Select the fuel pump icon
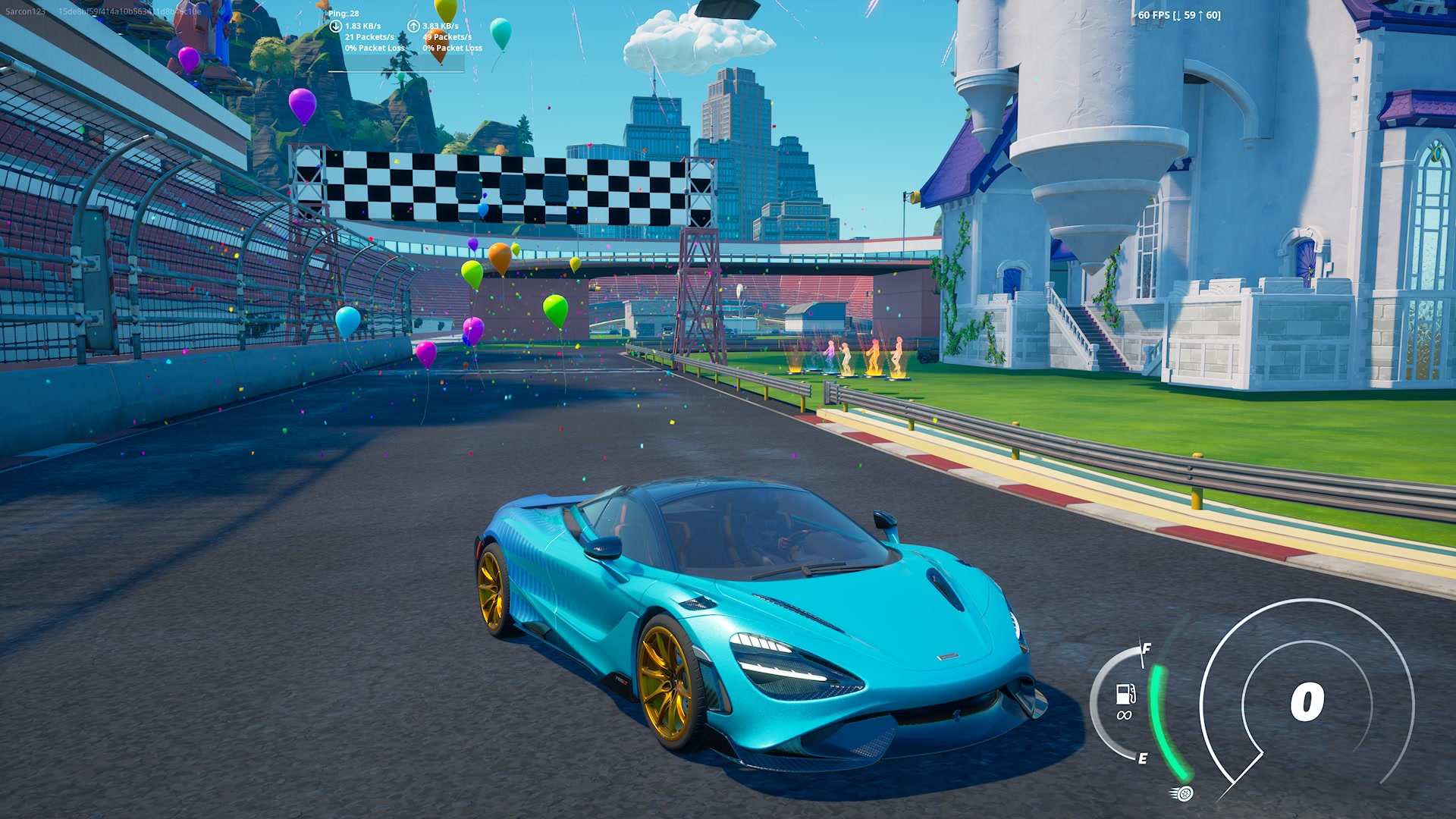Viewport: 1456px width, 819px height. tap(1125, 693)
